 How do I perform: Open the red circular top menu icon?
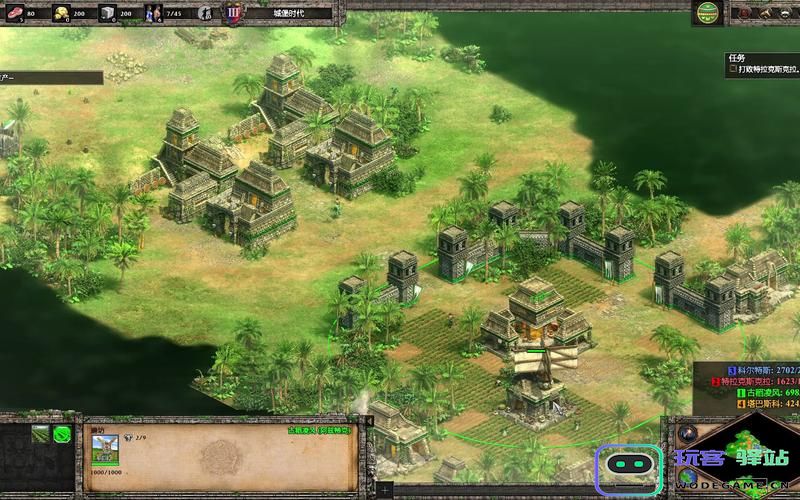click(x=742, y=13)
